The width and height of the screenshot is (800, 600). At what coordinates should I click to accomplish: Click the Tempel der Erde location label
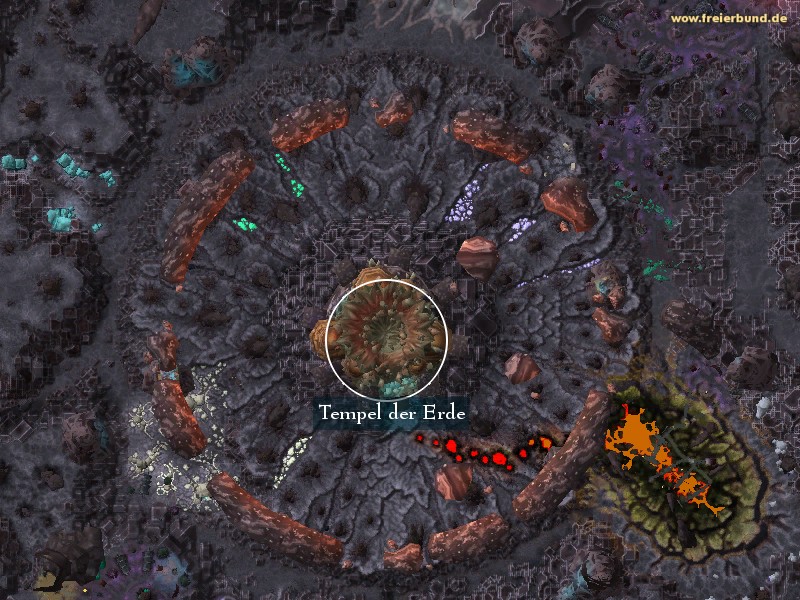[392, 412]
